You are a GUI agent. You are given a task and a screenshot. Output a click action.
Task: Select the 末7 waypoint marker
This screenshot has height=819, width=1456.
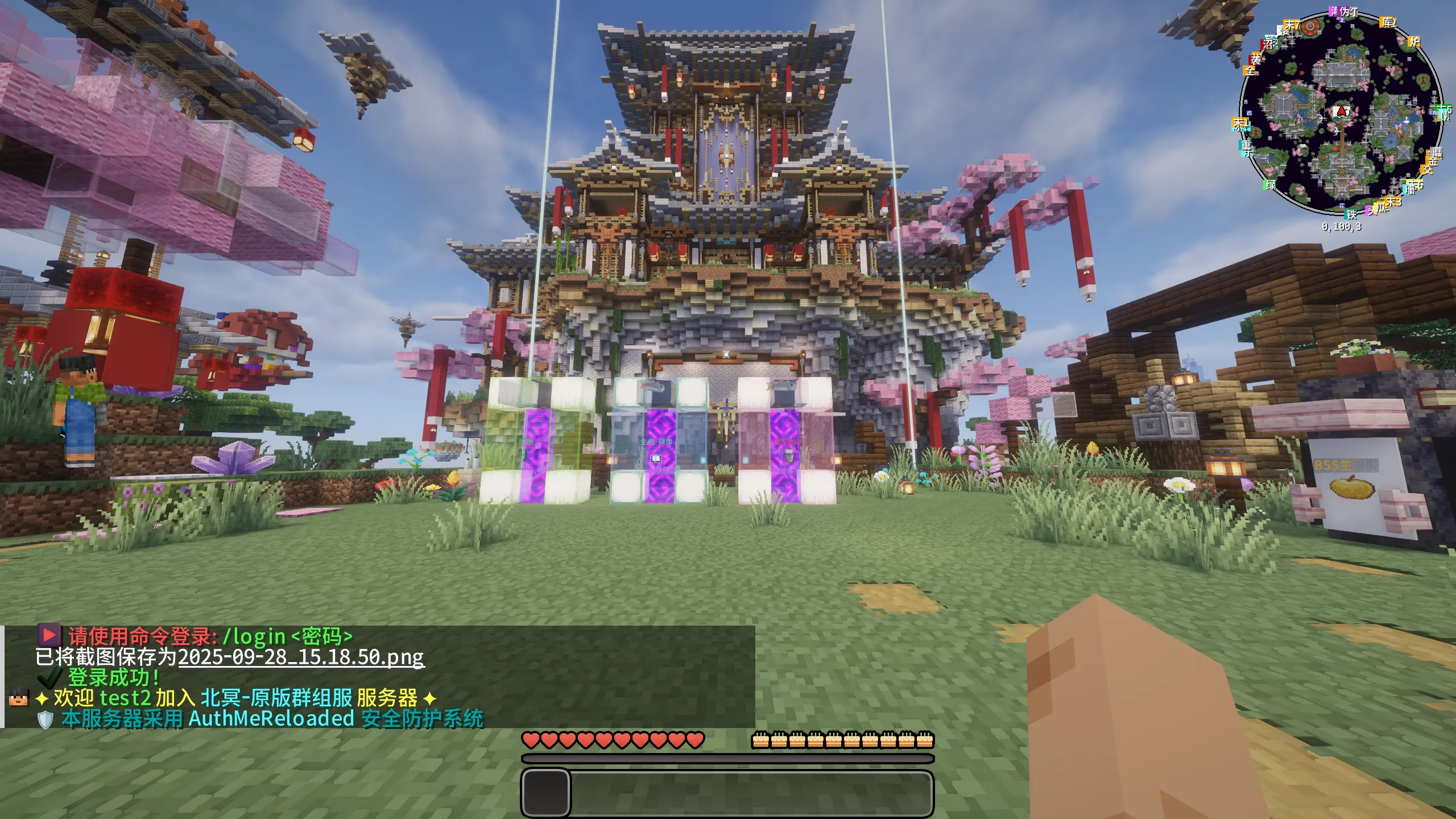click(1292, 24)
